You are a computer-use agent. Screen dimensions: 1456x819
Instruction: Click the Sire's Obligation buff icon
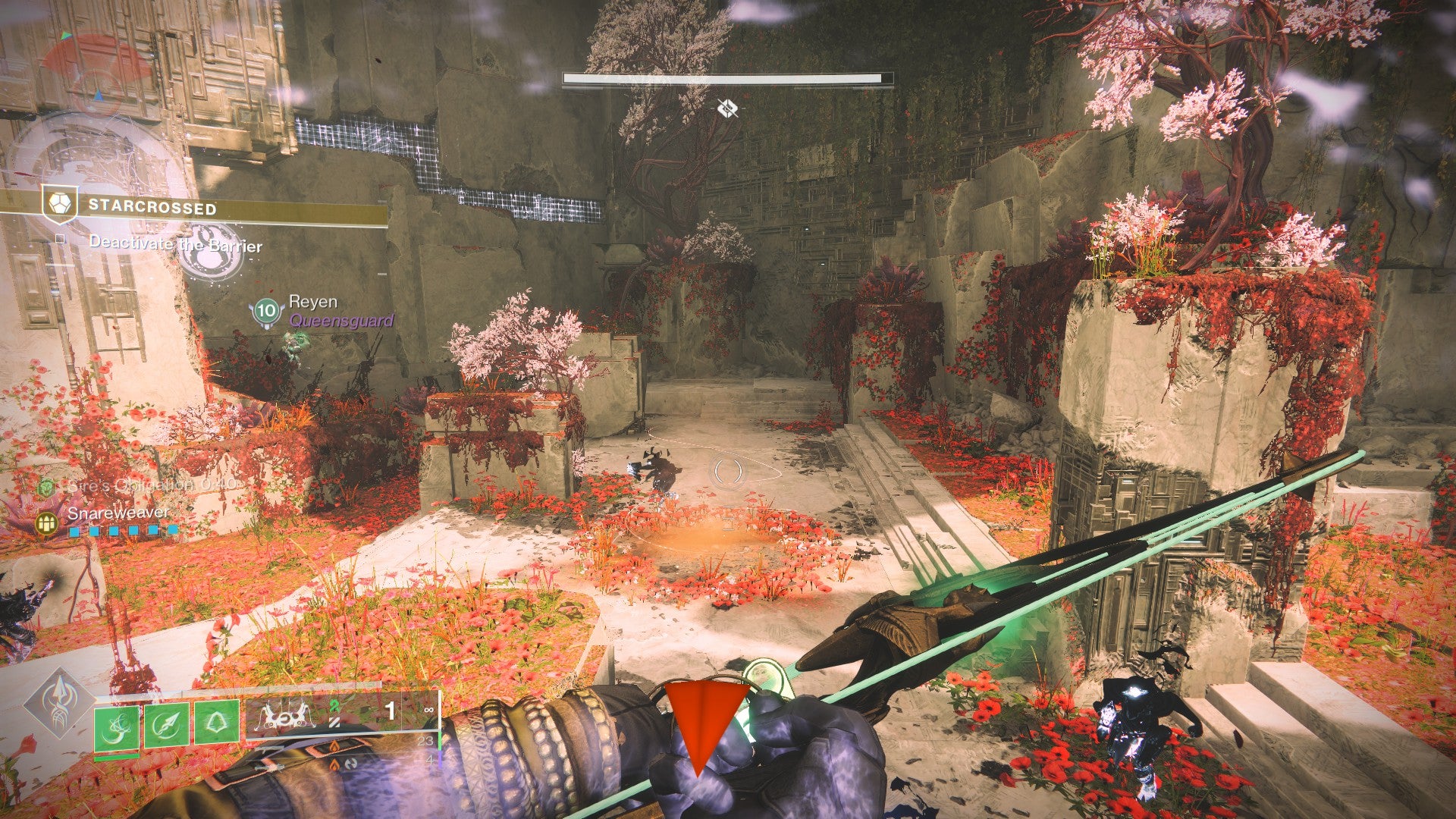click(47, 485)
